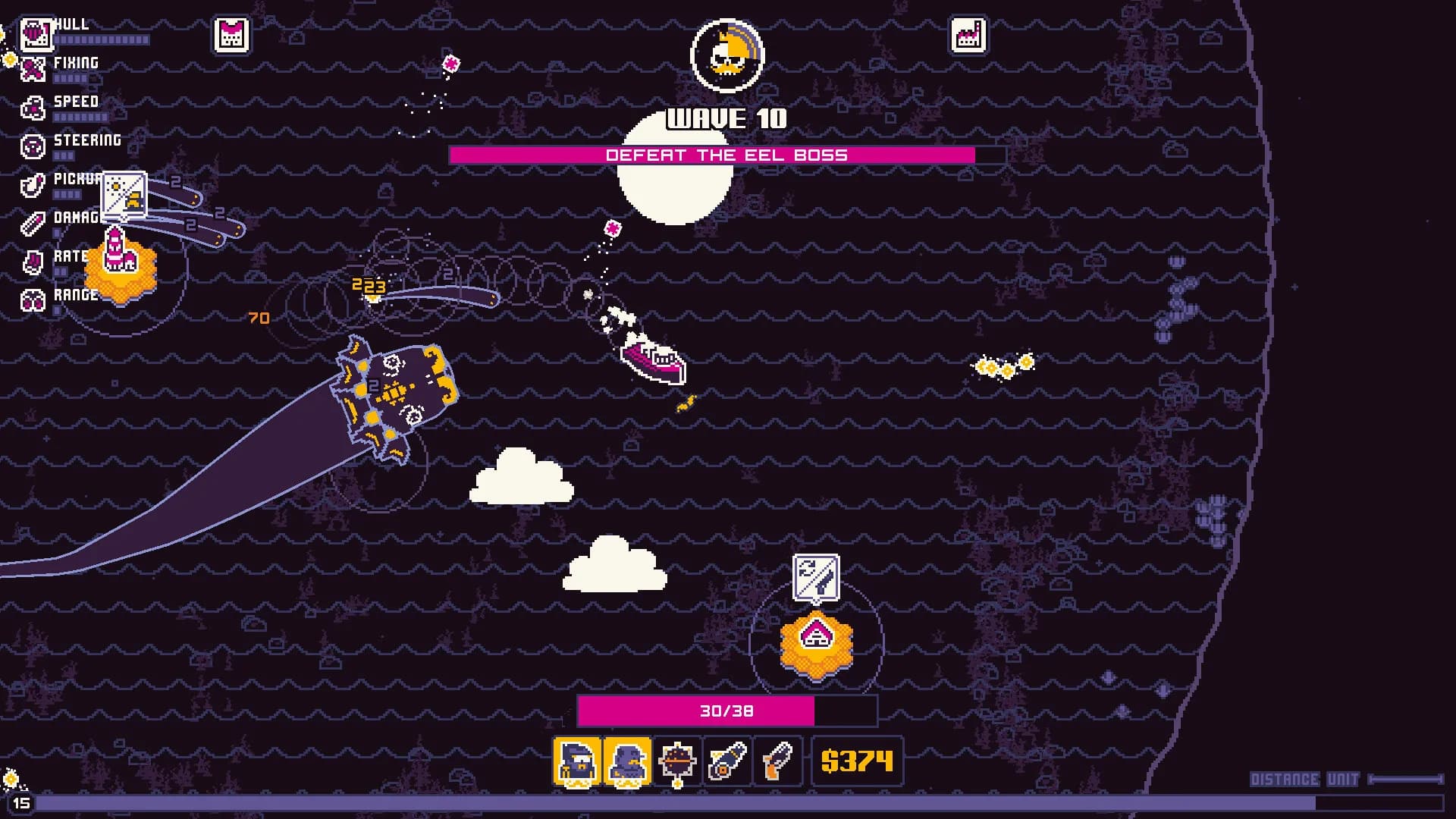Click the Pickup hook stat icon
1456x819 pixels.
[x=32, y=185]
